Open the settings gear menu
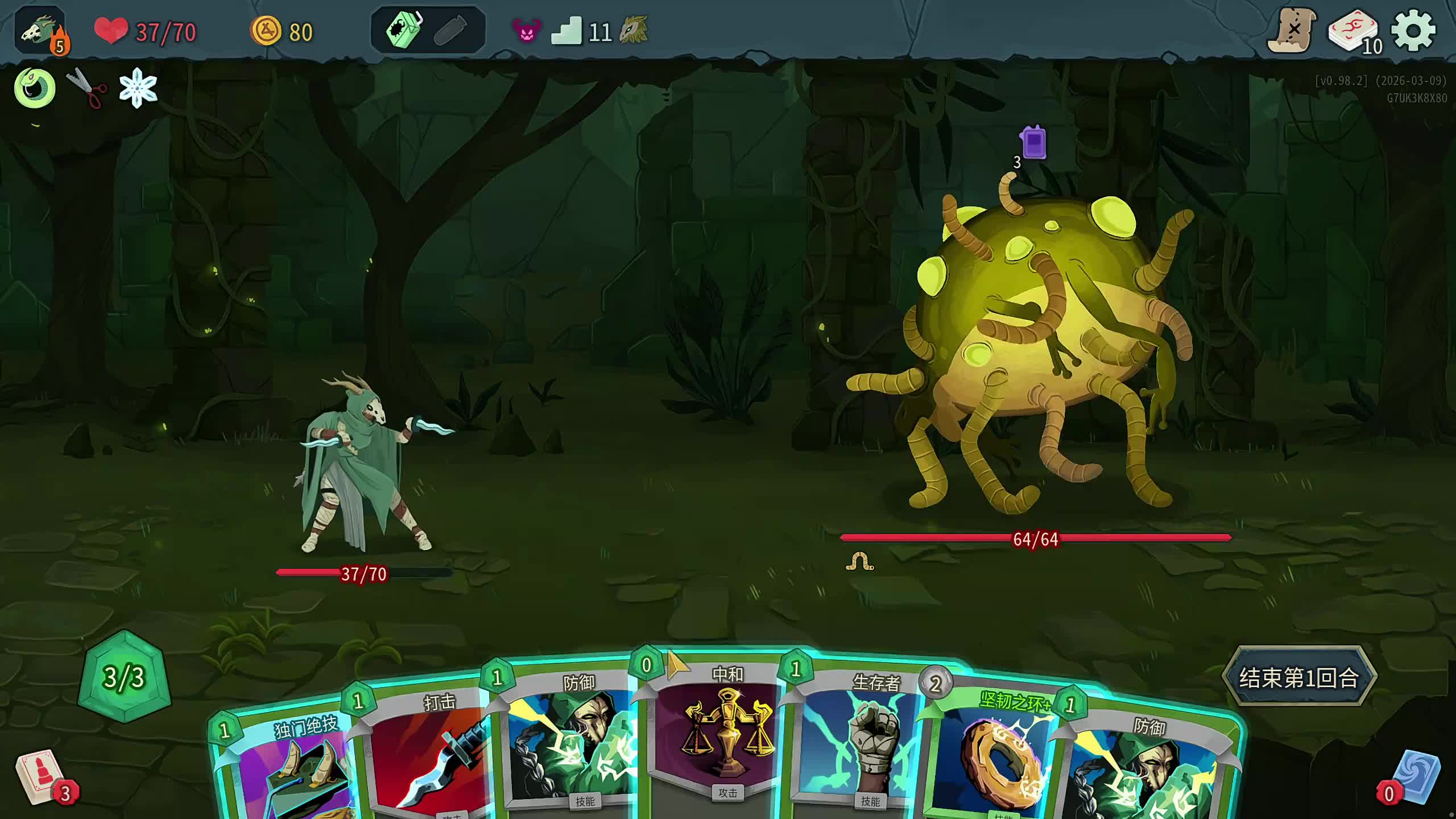Screen dimensions: 1456x819 (1413, 31)
